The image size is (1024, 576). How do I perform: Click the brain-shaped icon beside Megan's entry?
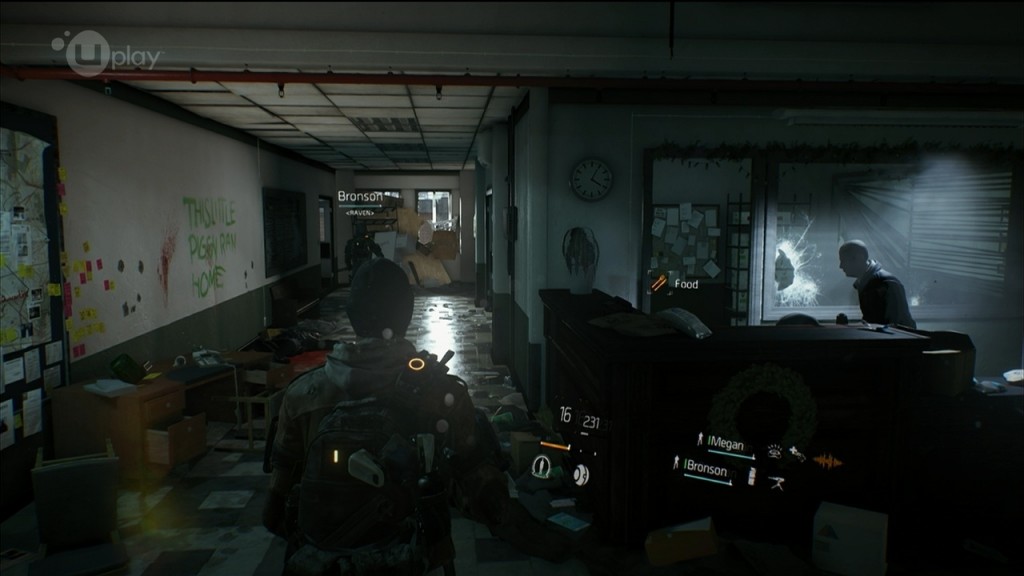tap(776, 451)
